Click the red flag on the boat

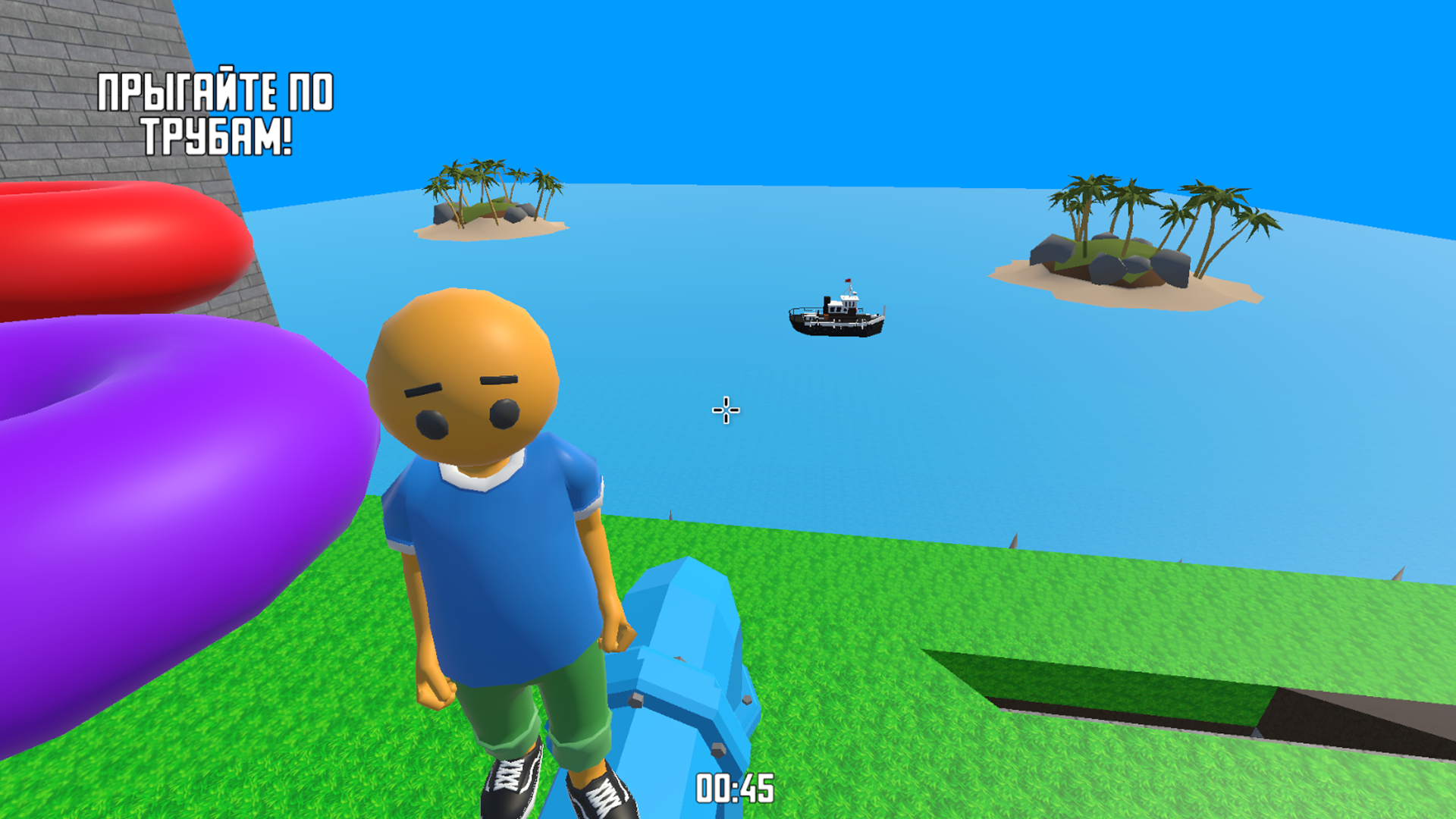(x=848, y=282)
